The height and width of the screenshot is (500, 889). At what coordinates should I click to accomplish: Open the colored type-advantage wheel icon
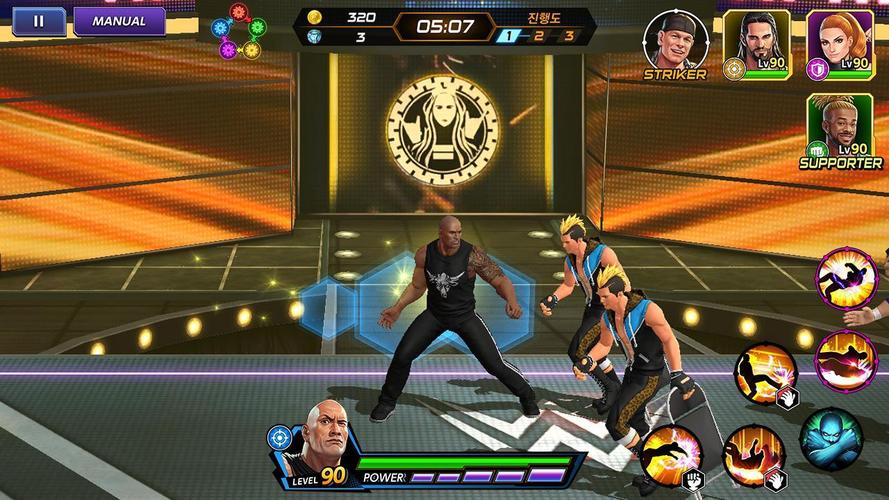click(238, 32)
